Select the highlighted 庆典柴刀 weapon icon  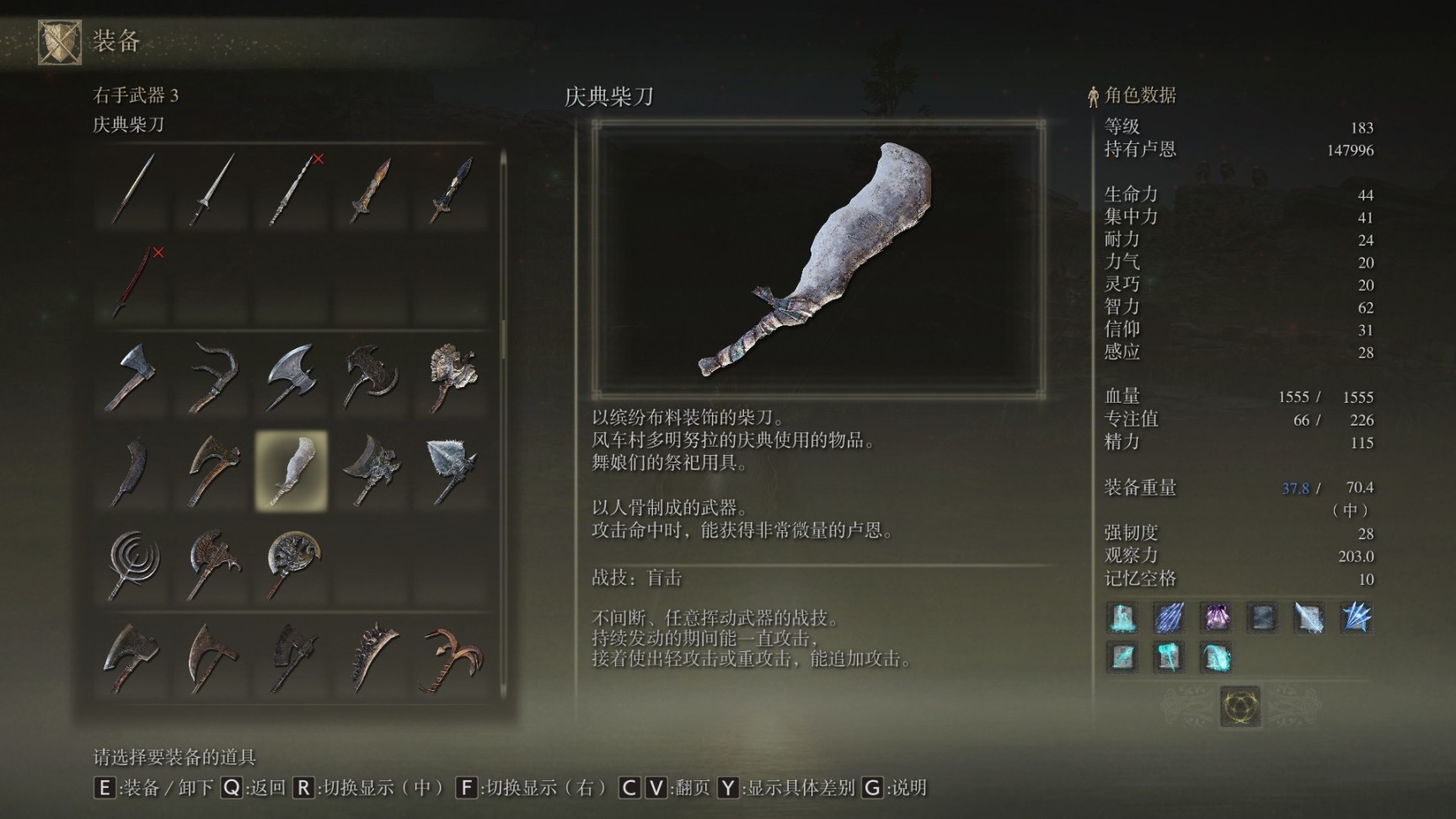click(291, 472)
